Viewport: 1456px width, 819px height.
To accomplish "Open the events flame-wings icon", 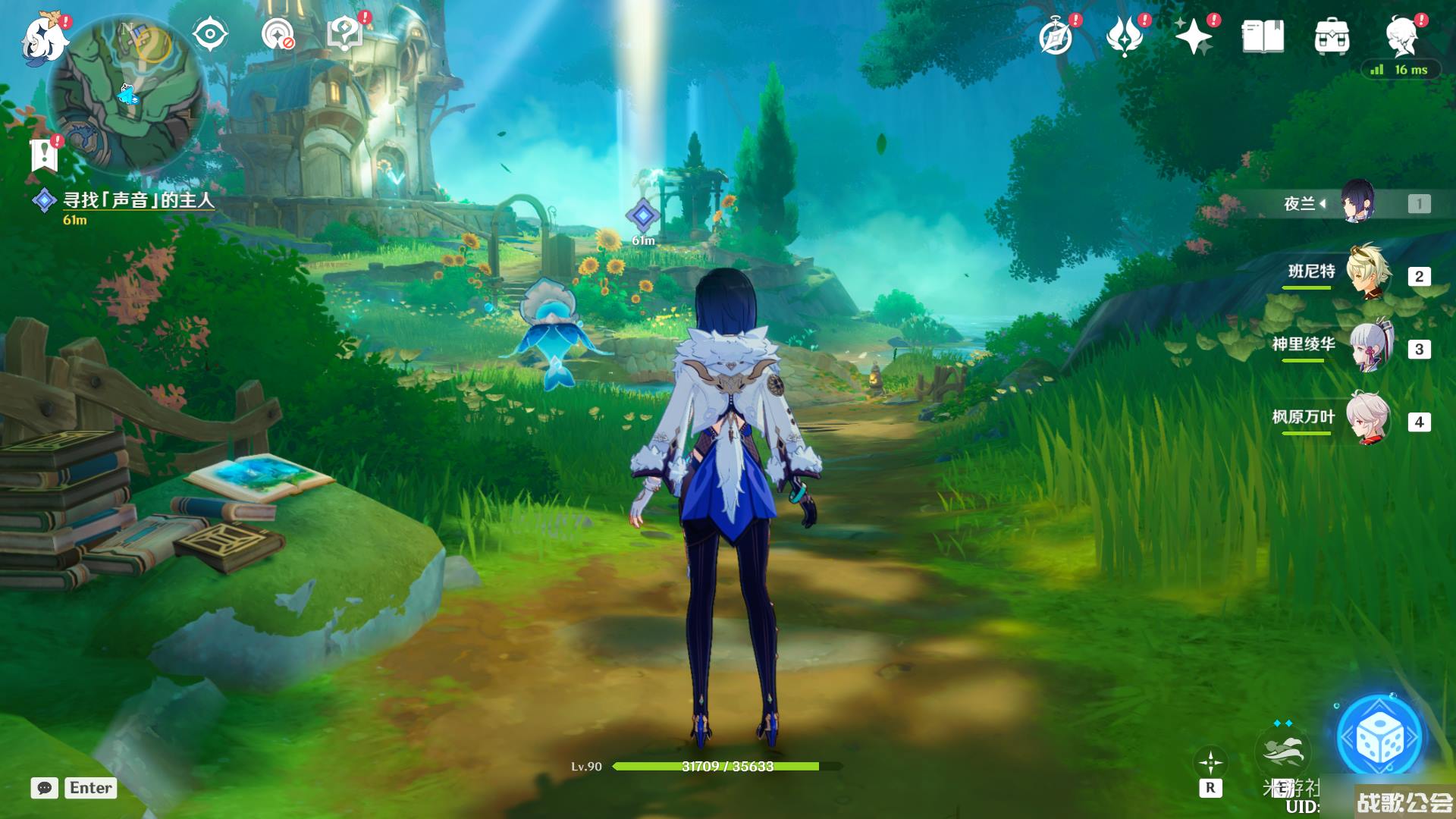I will tap(1125, 36).
